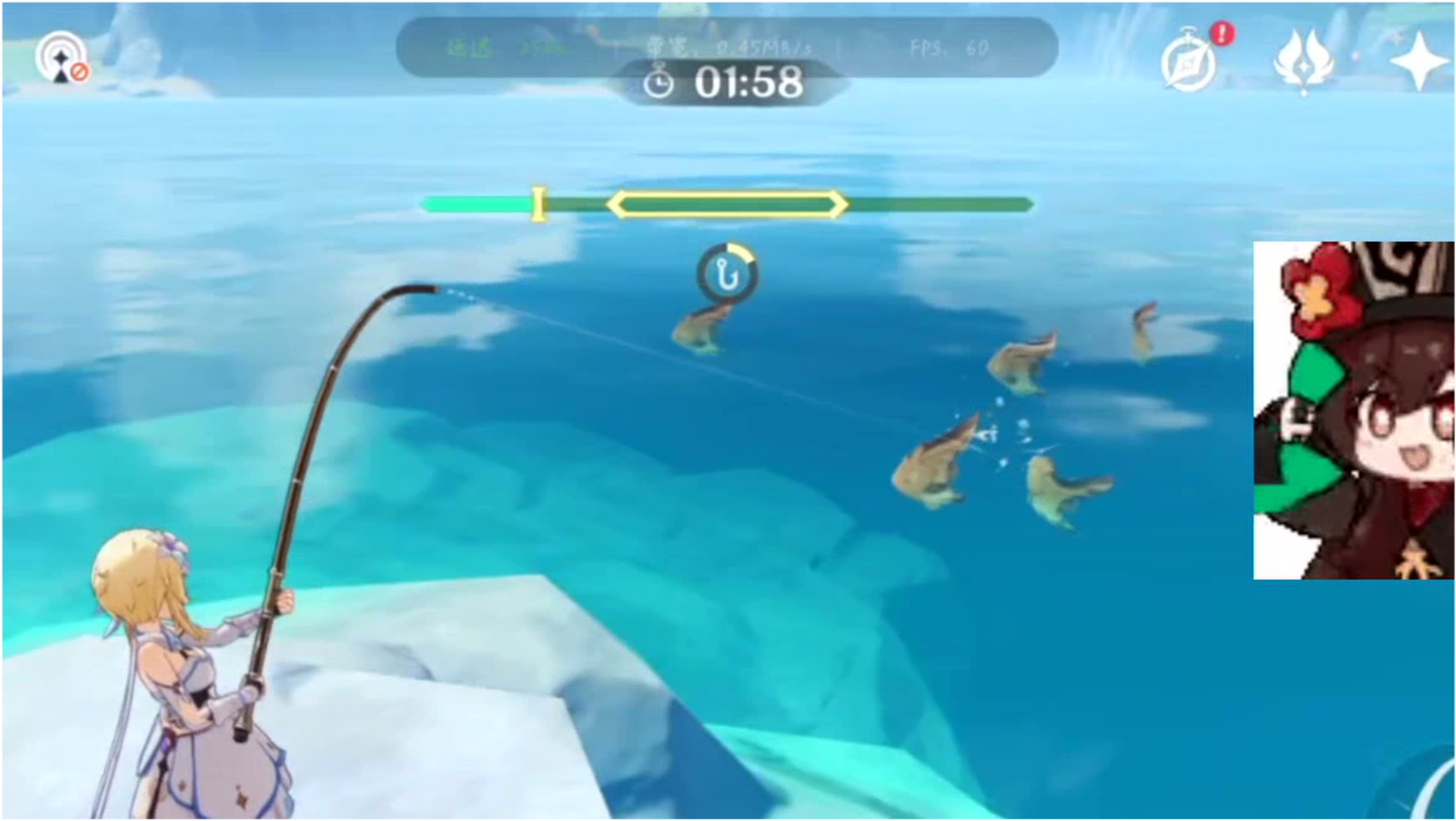This screenshot has width=1456, height=821.
Task: Open the four-point star wish icon
Action: (1417, 61)
